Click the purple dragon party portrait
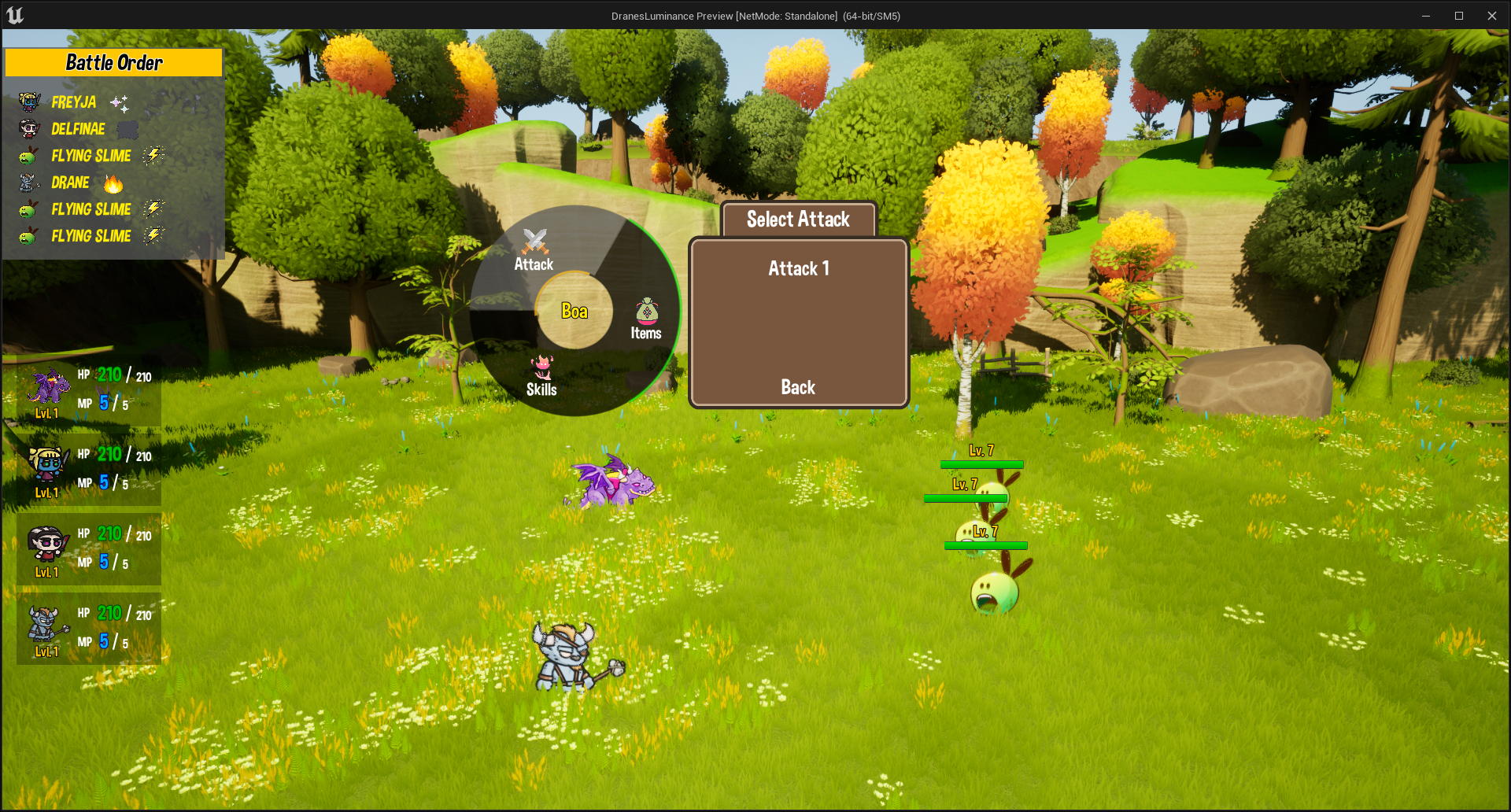The image size is (1511, 812). pos(49,387)
